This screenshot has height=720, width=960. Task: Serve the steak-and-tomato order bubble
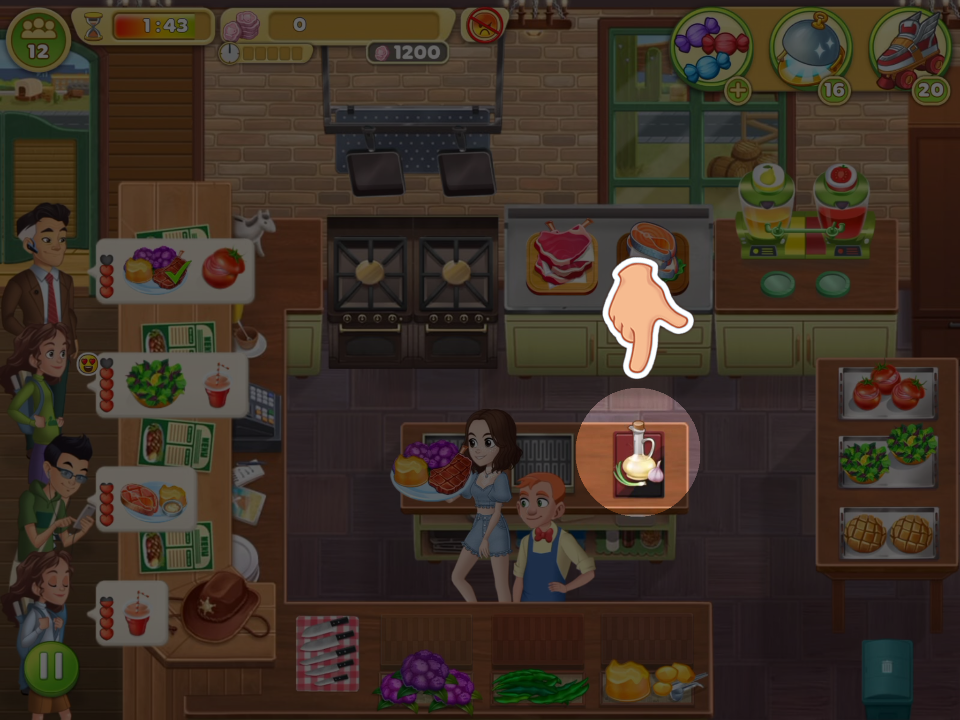tap(175, 269)
